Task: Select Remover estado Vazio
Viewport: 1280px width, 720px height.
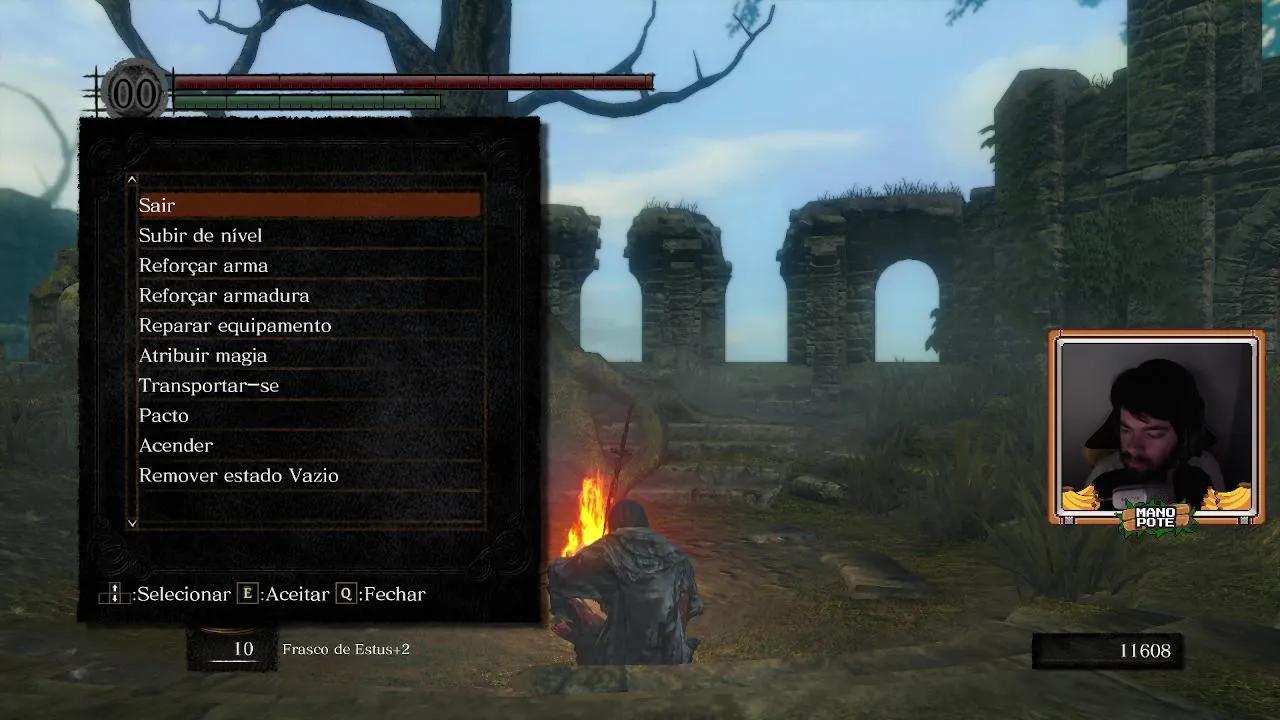Action: click(x=309, y=475)
